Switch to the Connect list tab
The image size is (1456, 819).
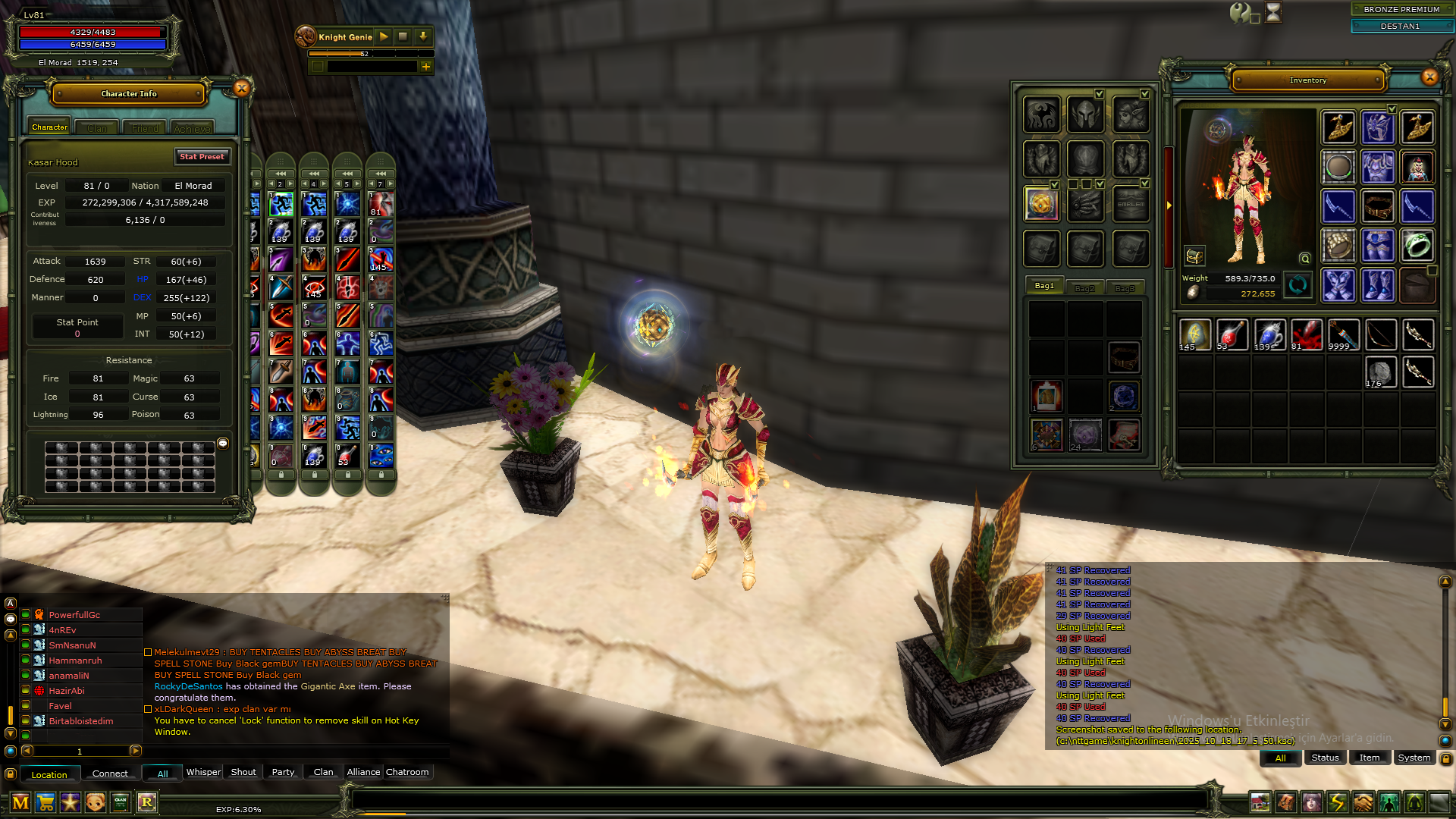tap(110, 773)
